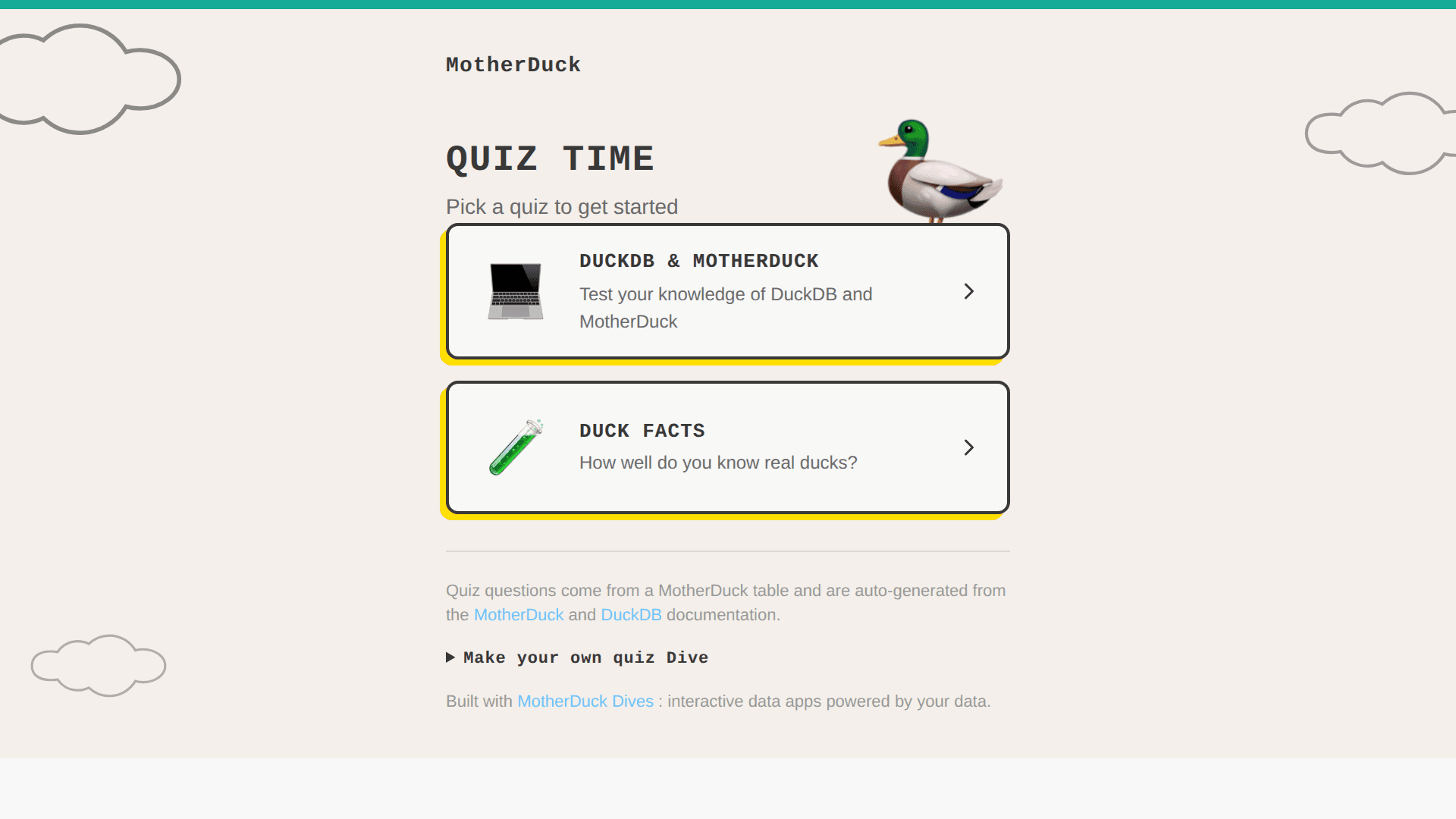This screenshot has height=819, width=1456.
Task: Click the laptop icon on DuckDB quiz card
Action: pyautogui.click(x=516, y=291)
